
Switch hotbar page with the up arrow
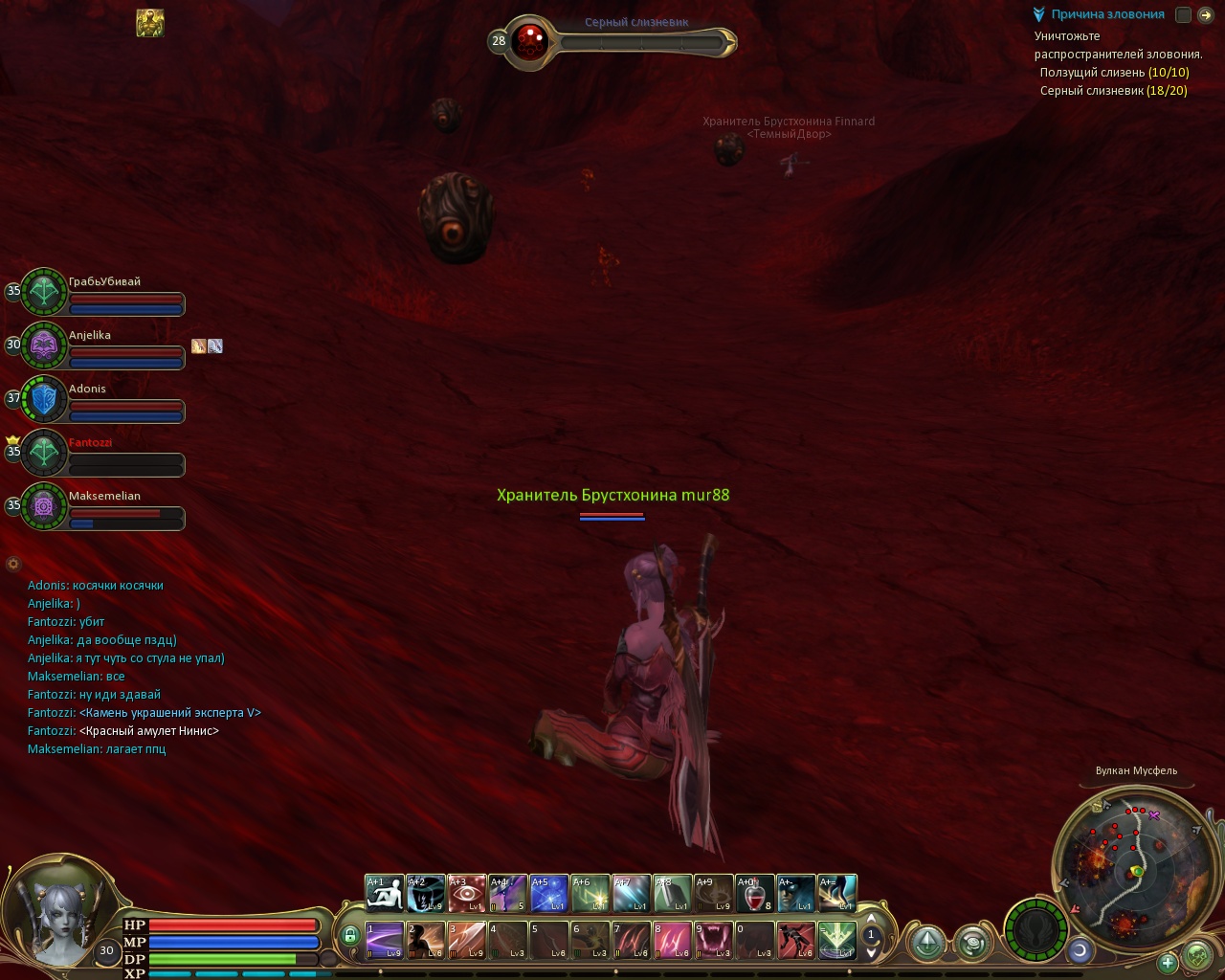pyautogui.click(x=871, y=920)
